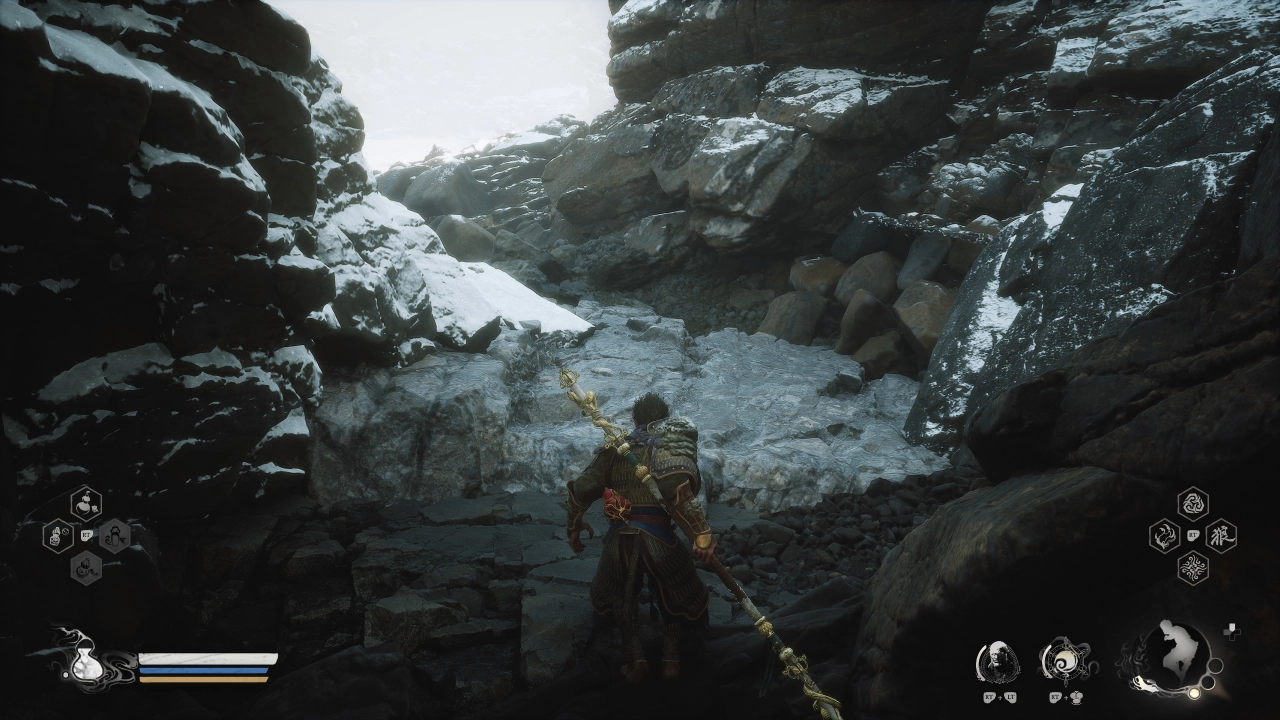Activate the flame-shaped spell in the left hexagon
The image size is (1280, 720).
tap(1164, 536)
